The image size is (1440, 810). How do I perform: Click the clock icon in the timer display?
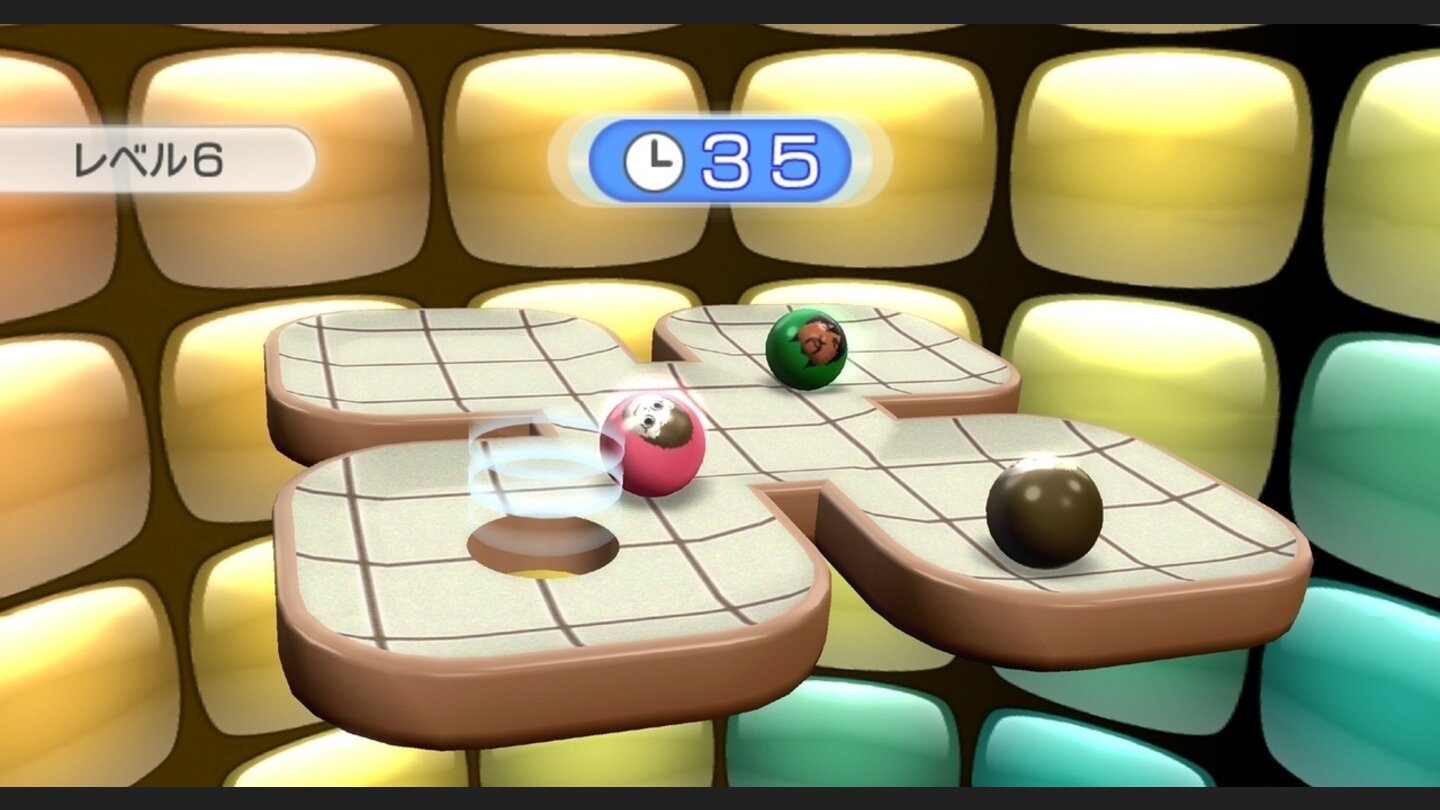click(655, 158)
